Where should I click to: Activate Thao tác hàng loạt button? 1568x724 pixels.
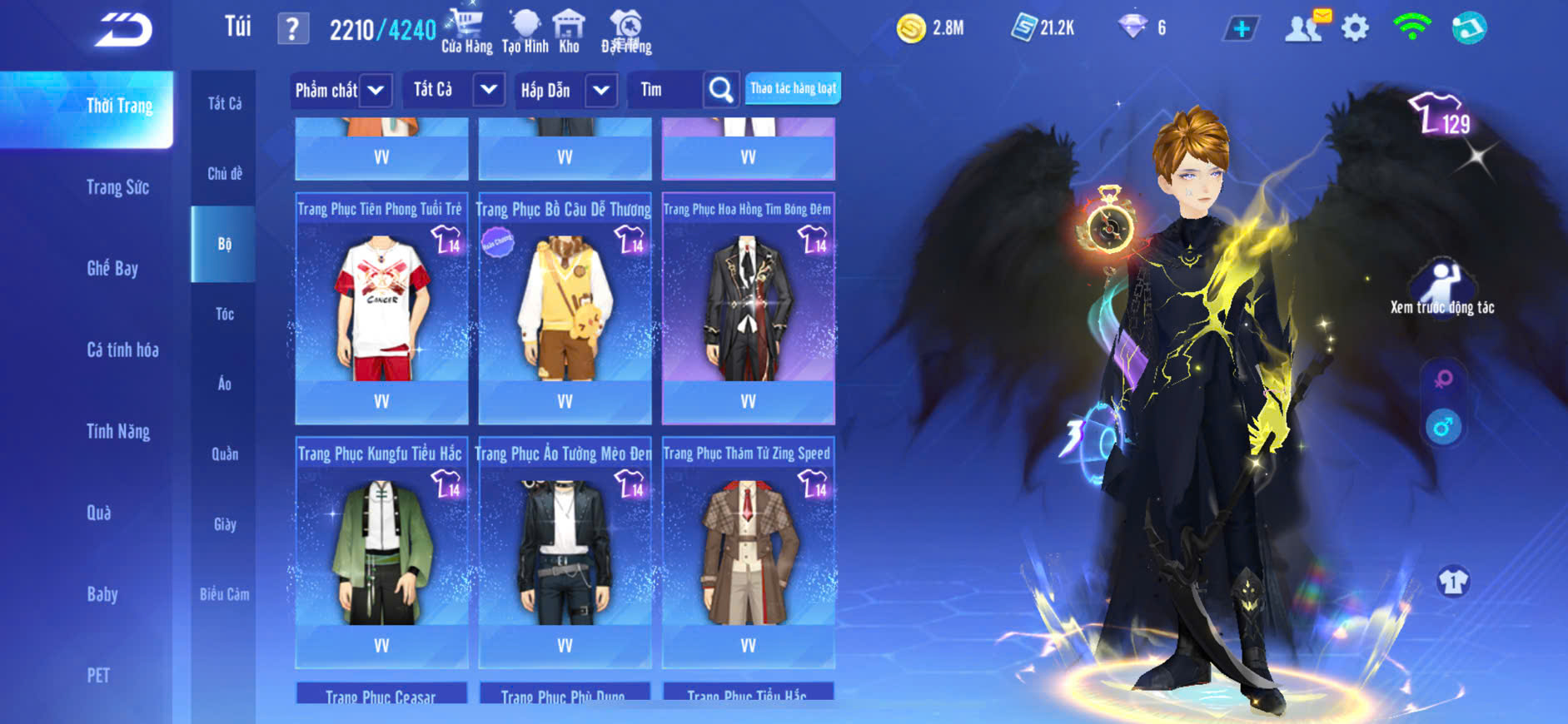coord(793,88)
